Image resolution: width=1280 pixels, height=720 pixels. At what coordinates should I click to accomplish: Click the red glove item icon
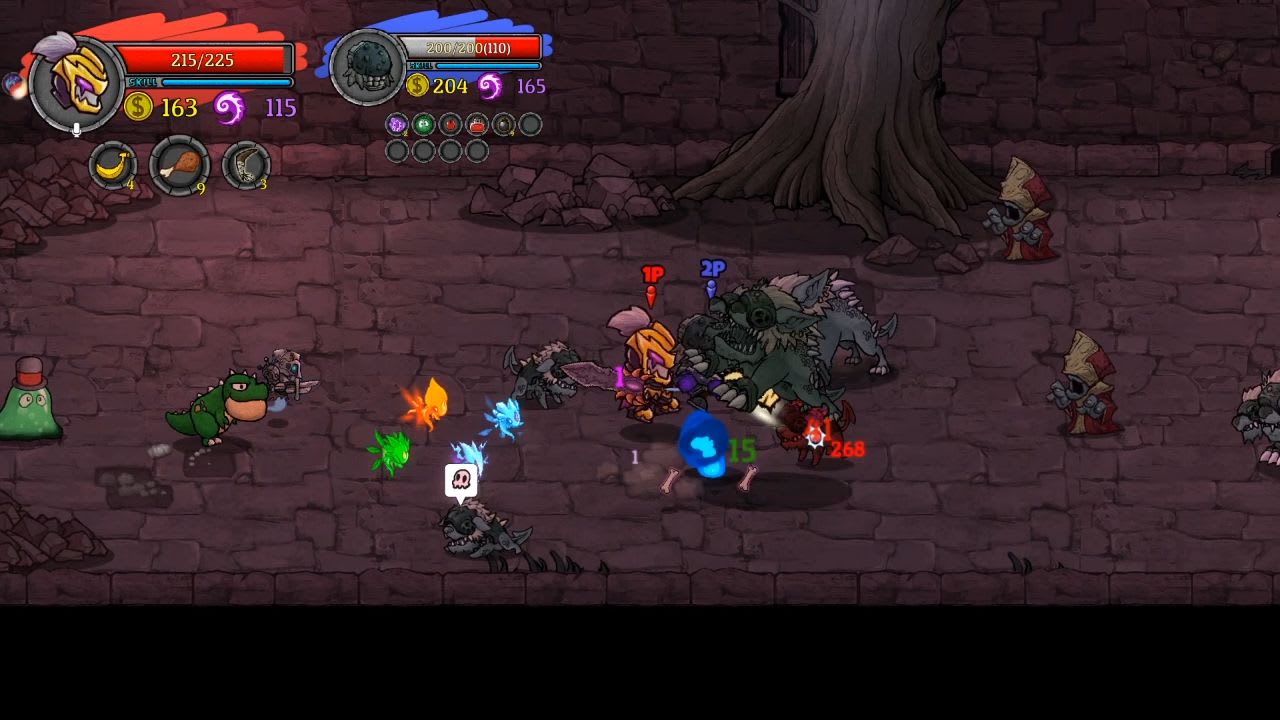point(449,125)
